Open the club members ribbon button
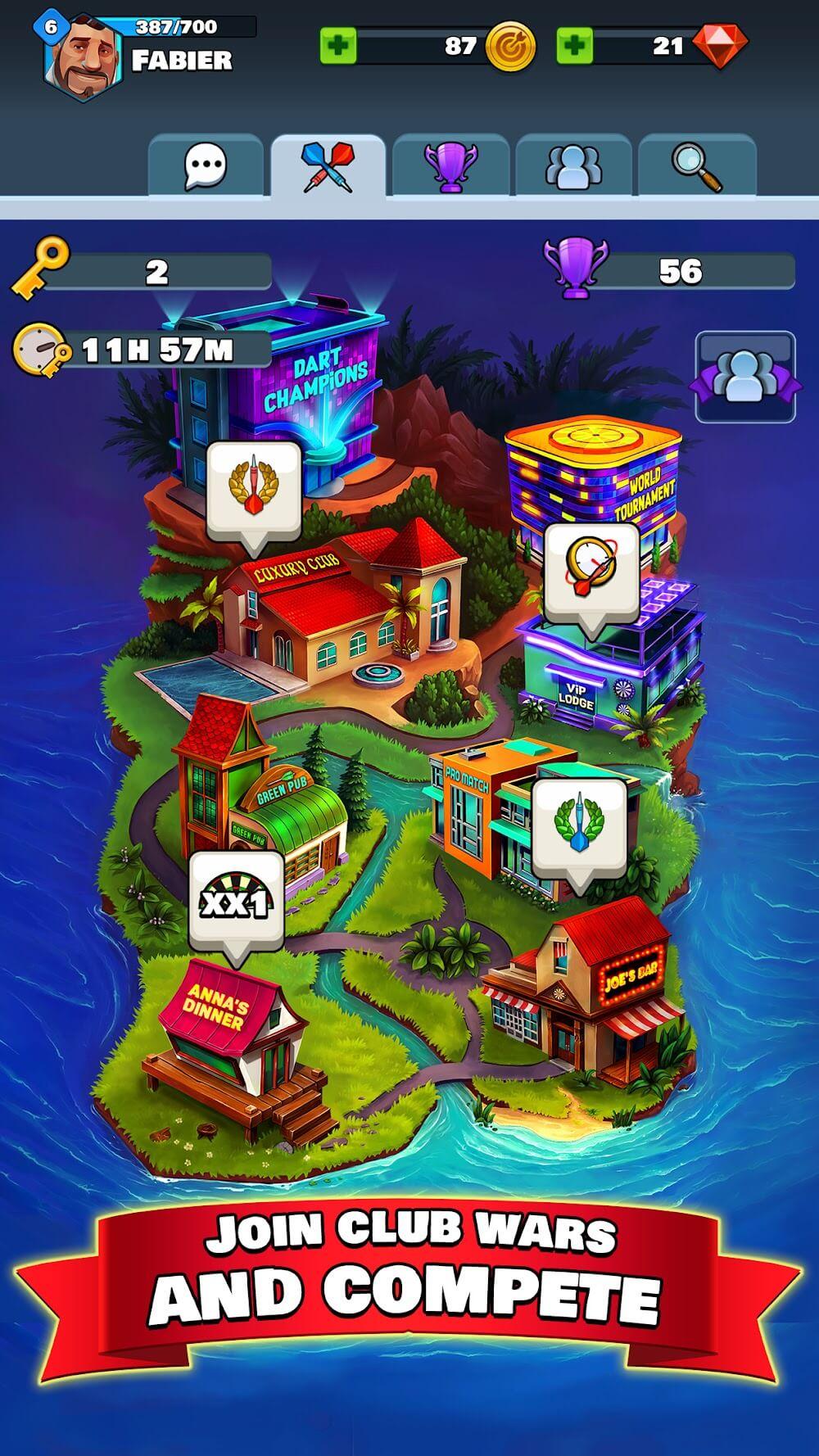 click(x=745, y=378)
